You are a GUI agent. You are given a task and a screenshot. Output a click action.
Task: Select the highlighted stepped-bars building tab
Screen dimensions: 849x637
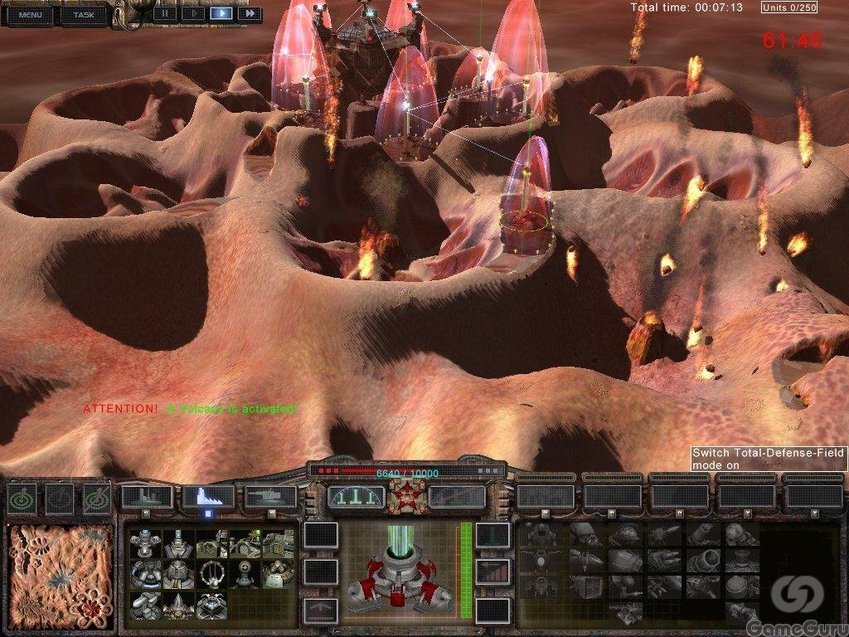pos(208,496)
